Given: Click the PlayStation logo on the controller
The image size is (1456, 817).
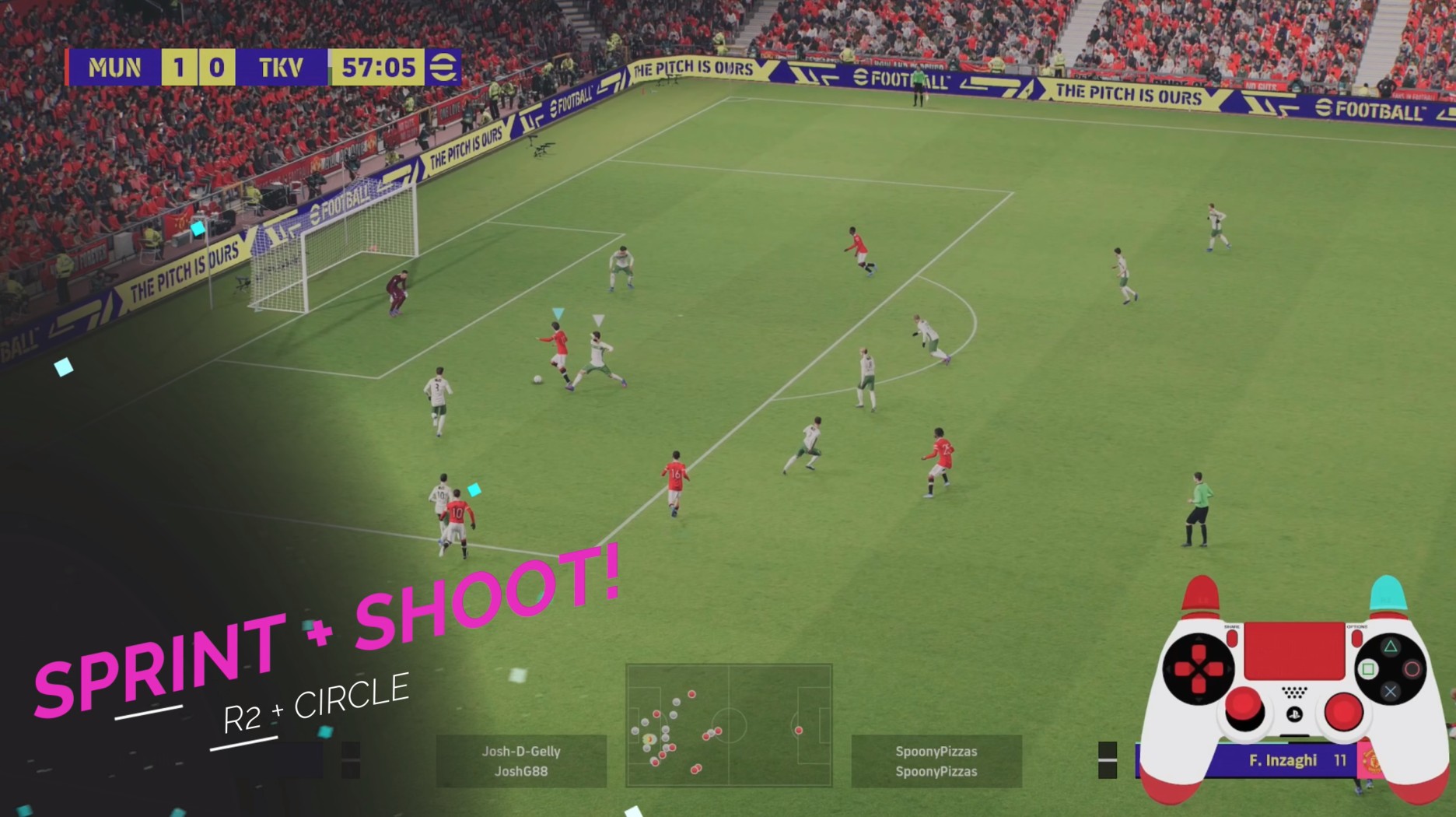Looking at the screenshot, I should (1296, 714).
